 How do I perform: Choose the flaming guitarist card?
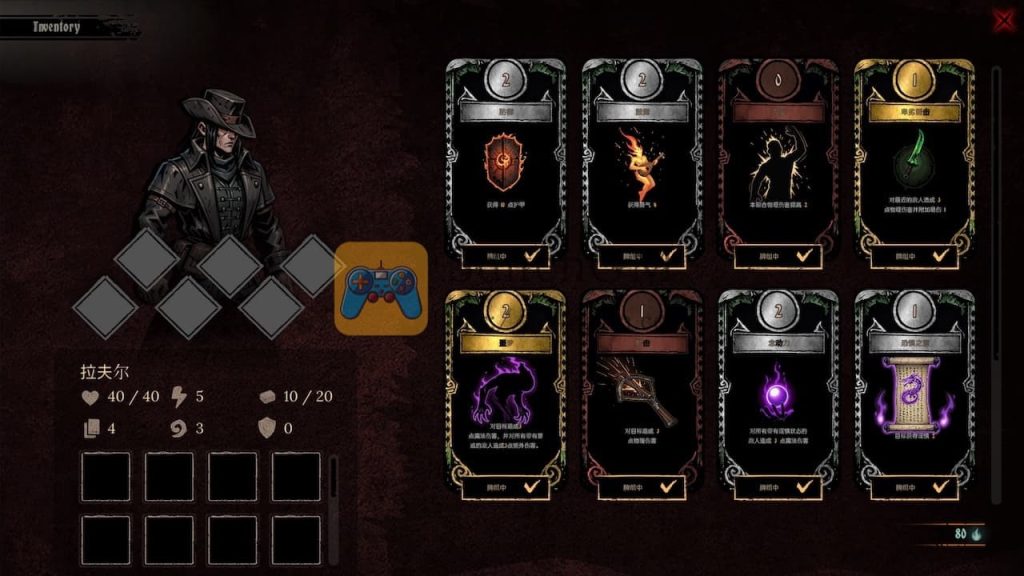[641, 160]
